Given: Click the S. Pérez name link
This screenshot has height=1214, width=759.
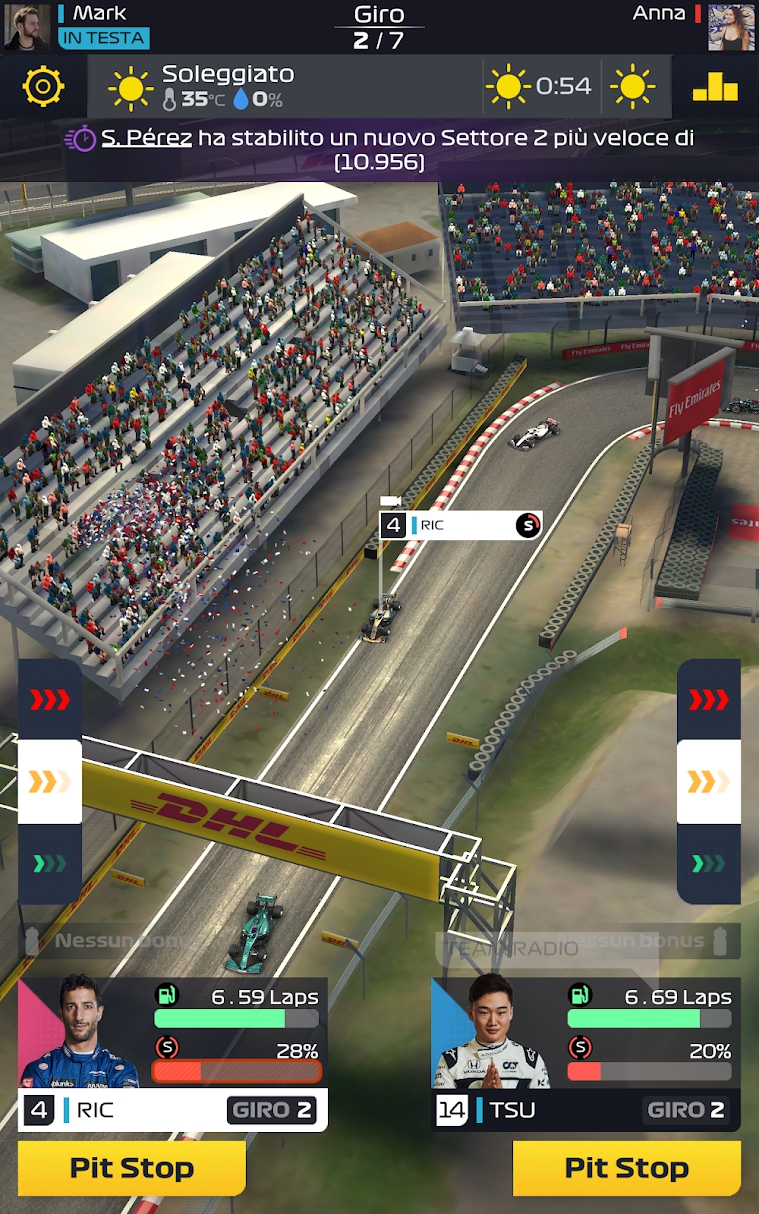Looking at the screenshot, I should coord(146,138).
